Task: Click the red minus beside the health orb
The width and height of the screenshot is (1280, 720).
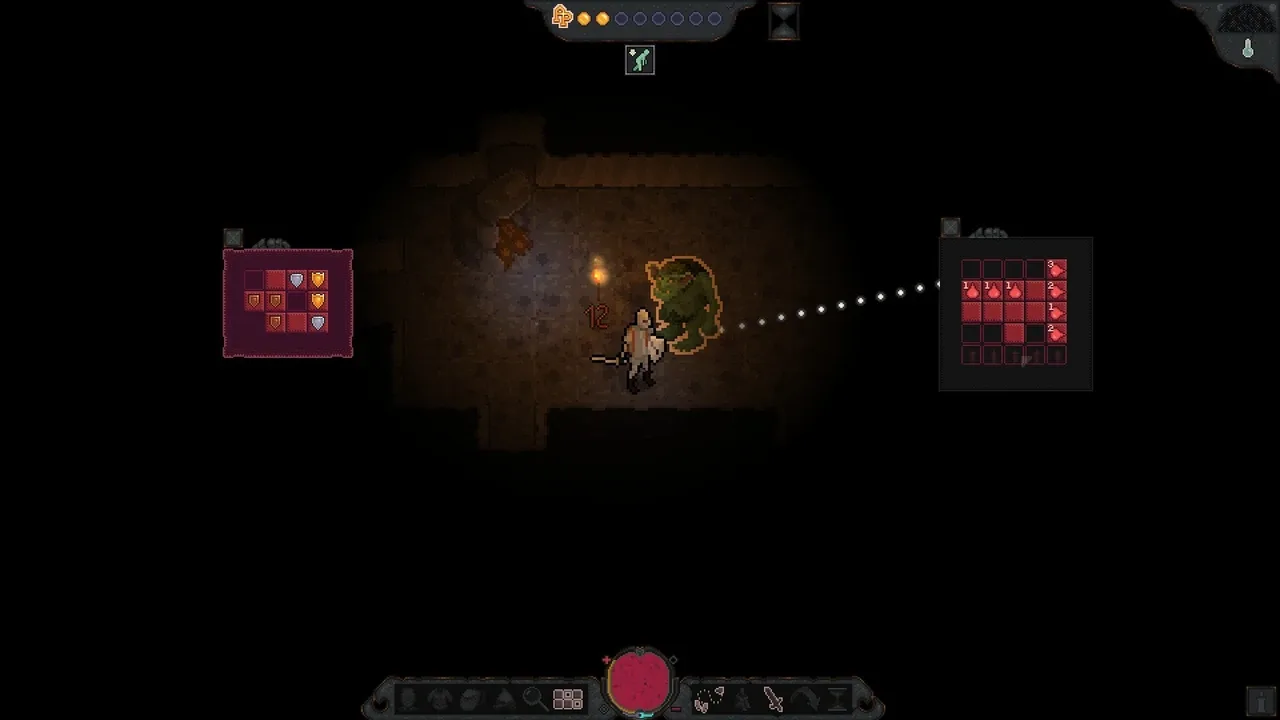Action: point(676,707)
